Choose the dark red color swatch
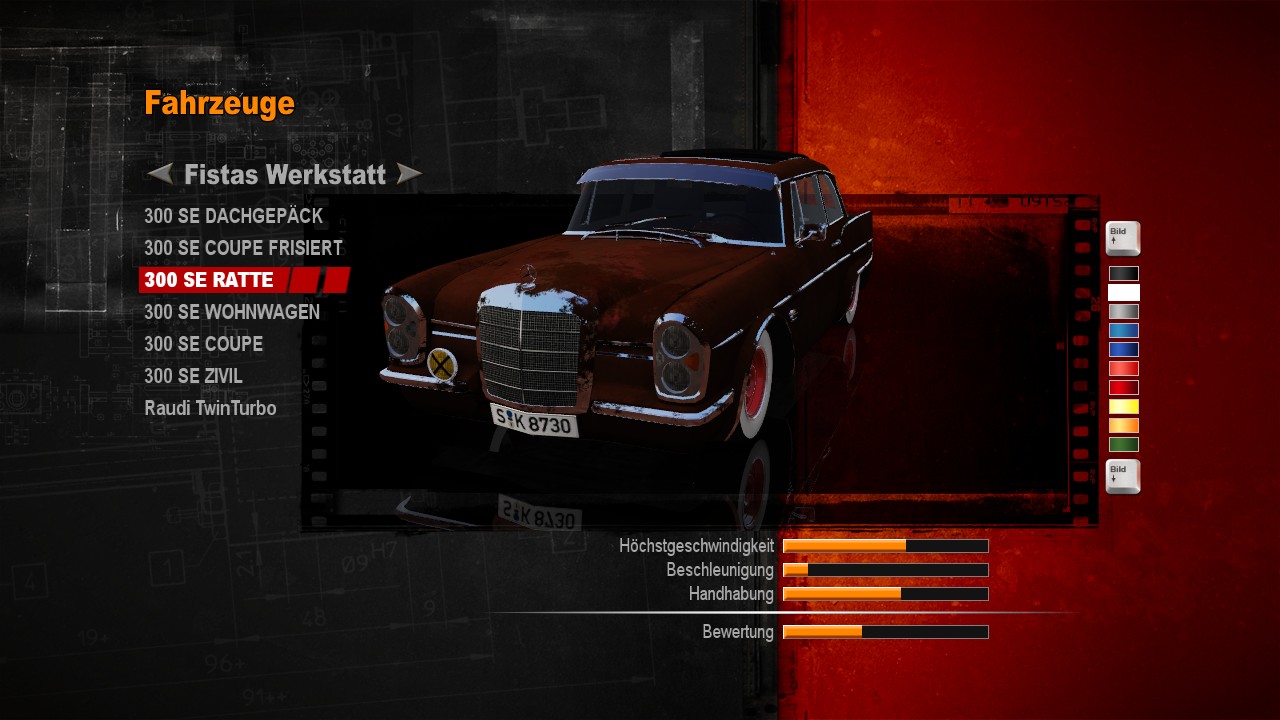Image resolution: width=1280 pixels, height=720 pixels. click(x=1123, y=387)
